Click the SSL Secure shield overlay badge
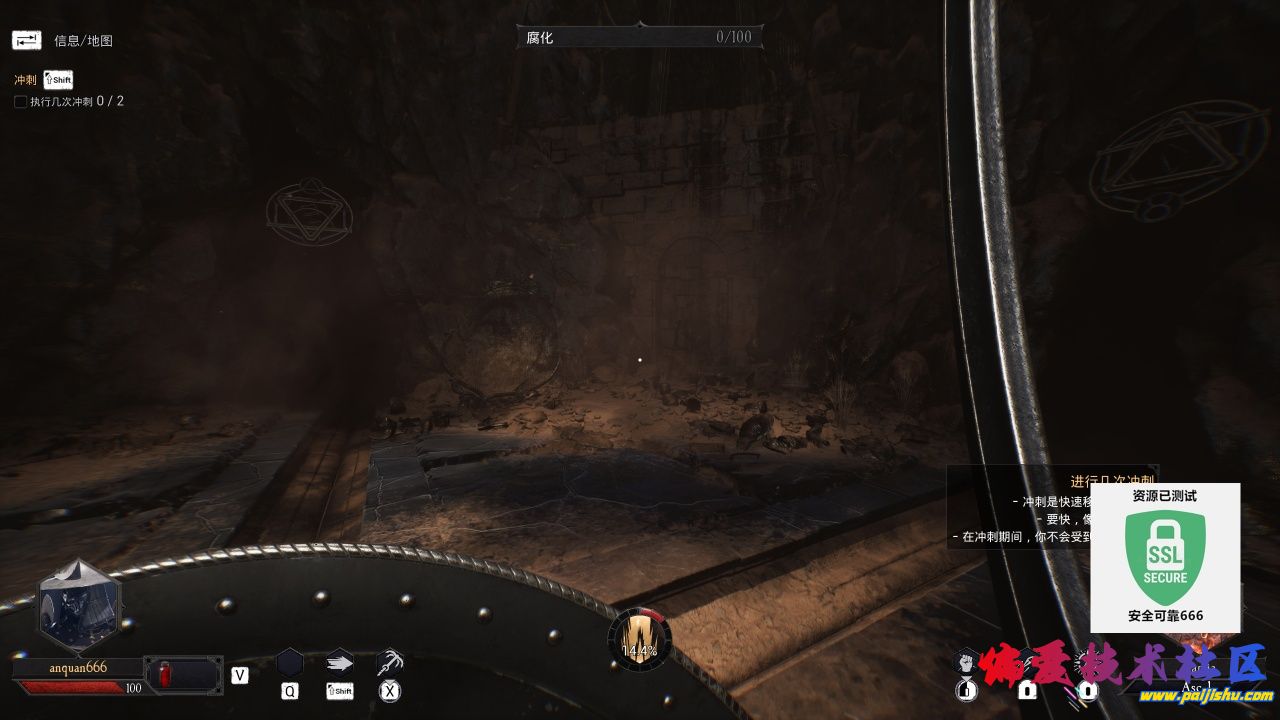The image size is (1280, 720). (1165, 557)
